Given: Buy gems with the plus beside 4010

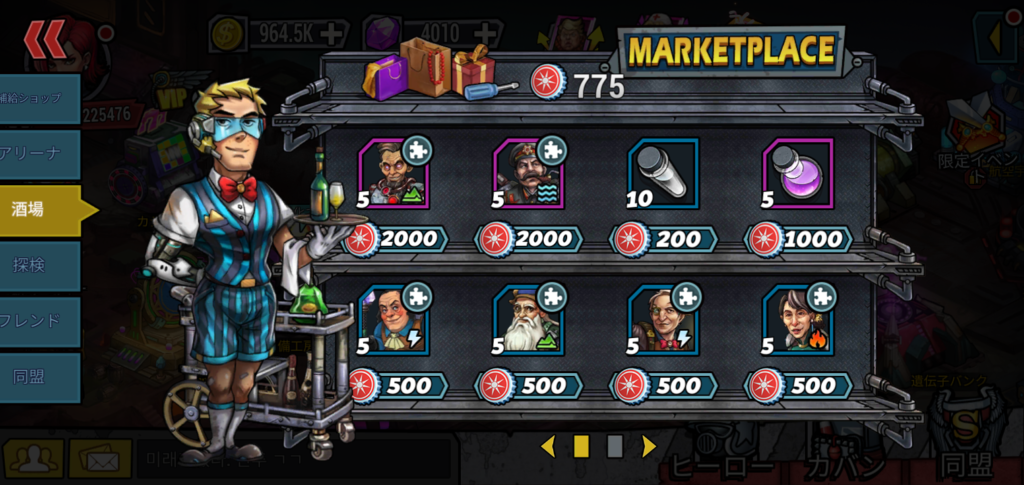Looking at the screenshot, I should pos(490,34).
